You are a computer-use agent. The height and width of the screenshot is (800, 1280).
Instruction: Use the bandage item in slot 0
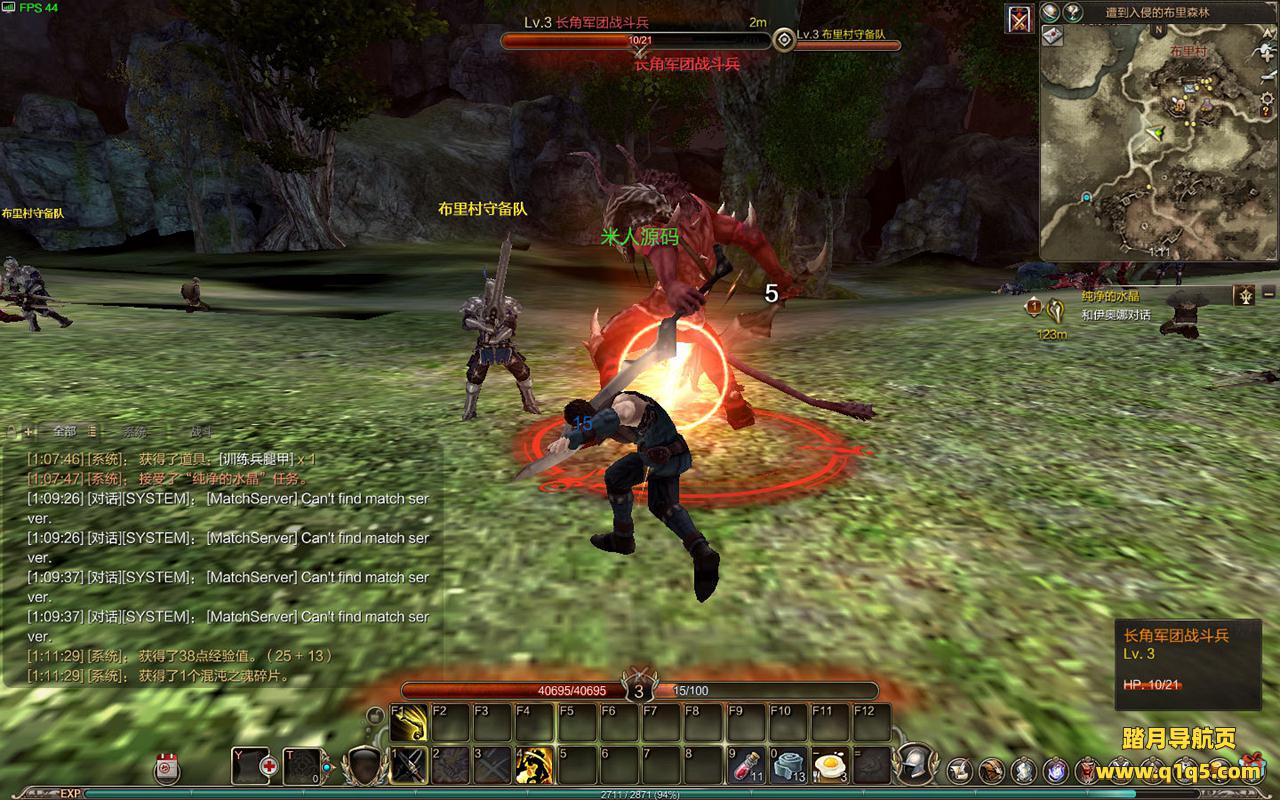point(789,766)
